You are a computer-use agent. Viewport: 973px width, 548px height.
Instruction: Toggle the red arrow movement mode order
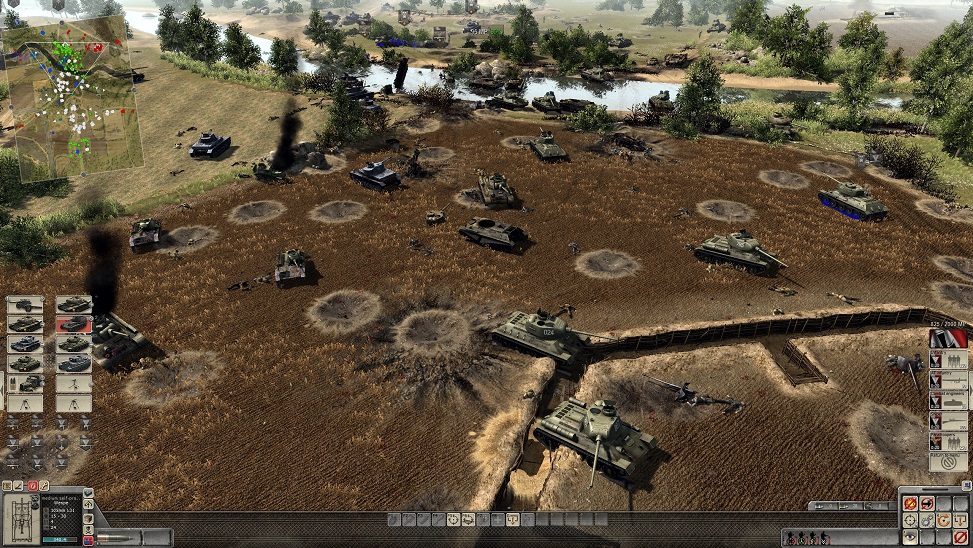pyautogui.click(x=928, y=504)
